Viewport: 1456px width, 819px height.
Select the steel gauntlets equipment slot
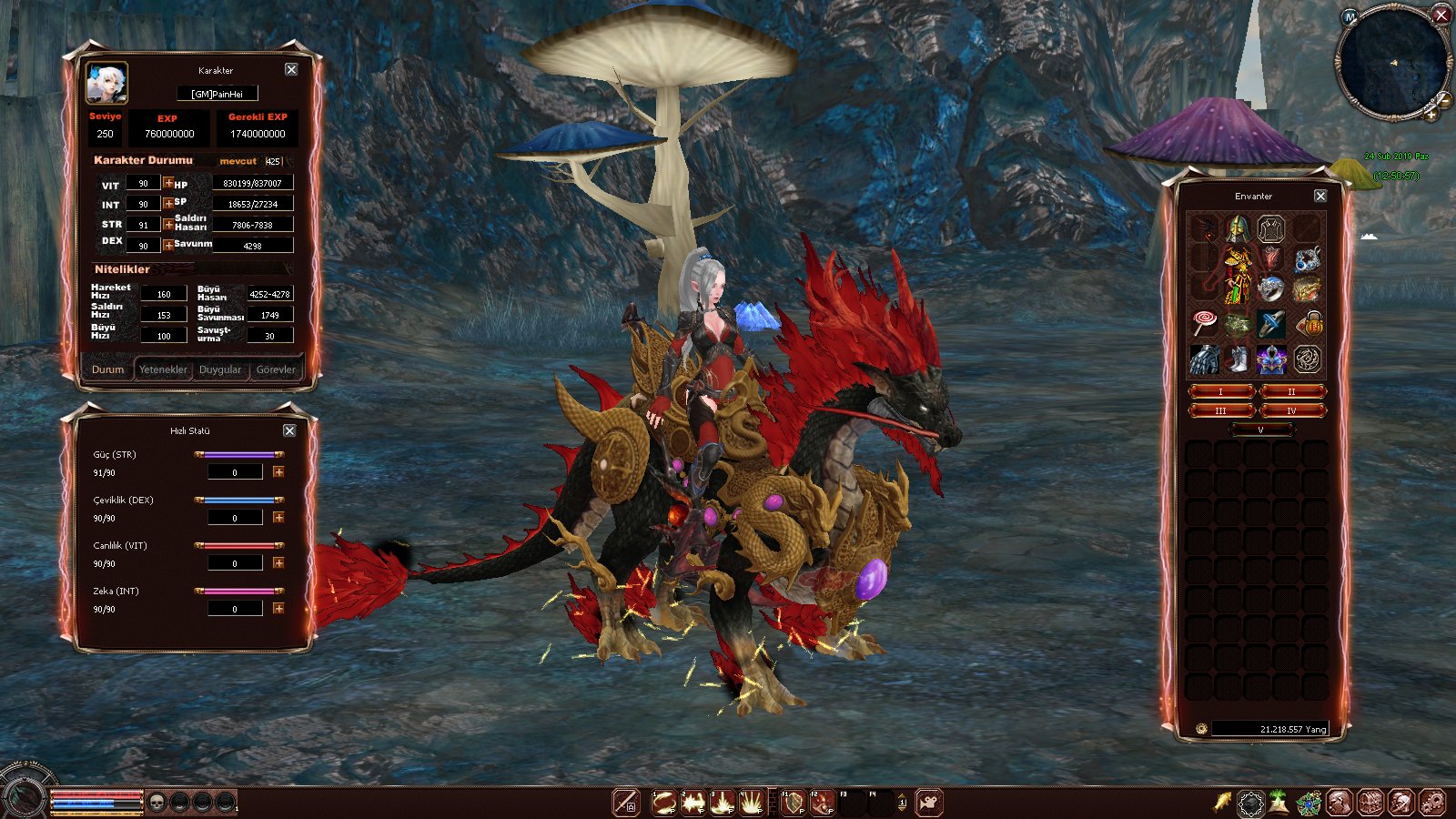tap(1204, 359)
